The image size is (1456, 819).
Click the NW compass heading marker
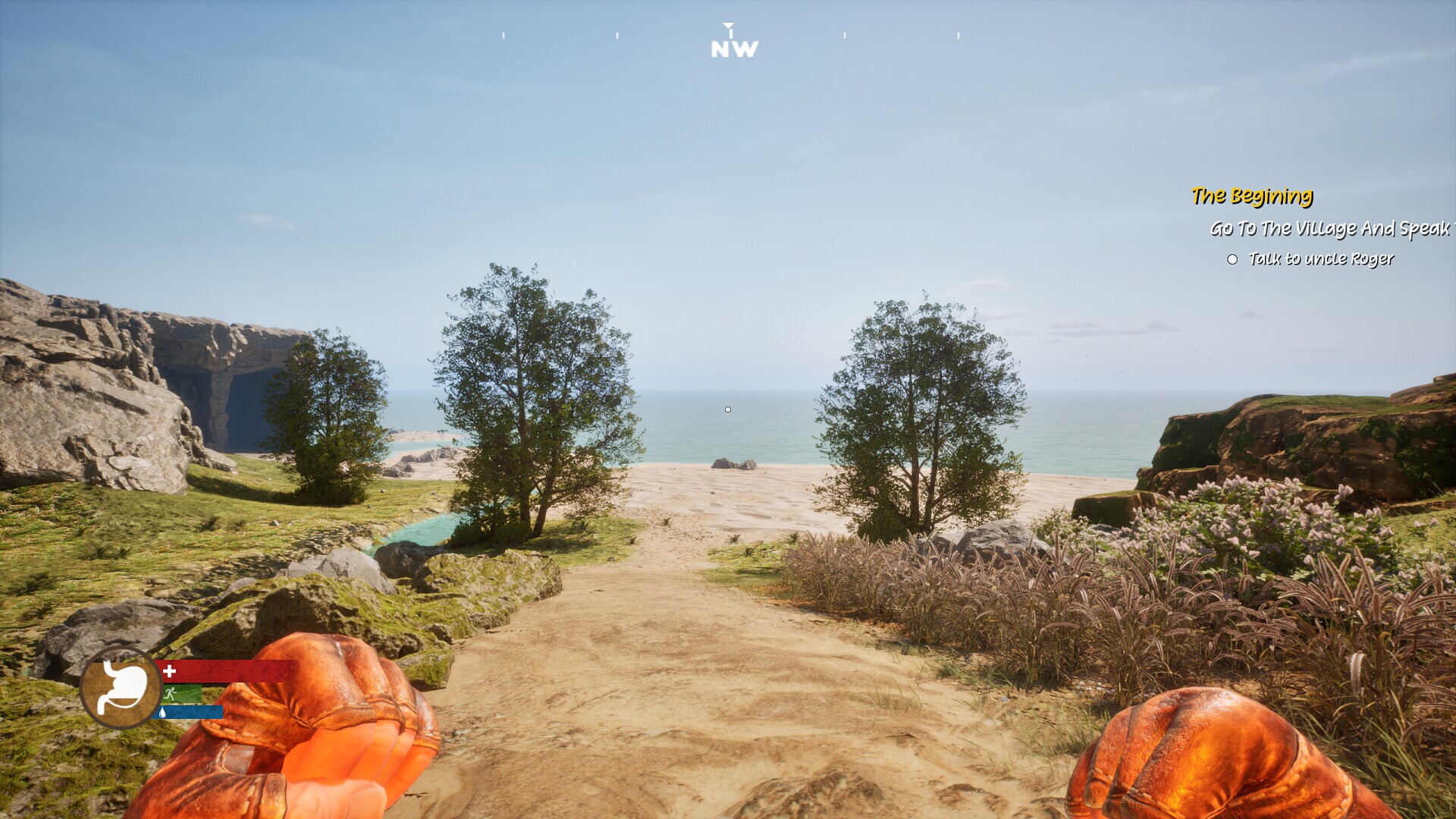pyautogui.click(x=732, y=49)
